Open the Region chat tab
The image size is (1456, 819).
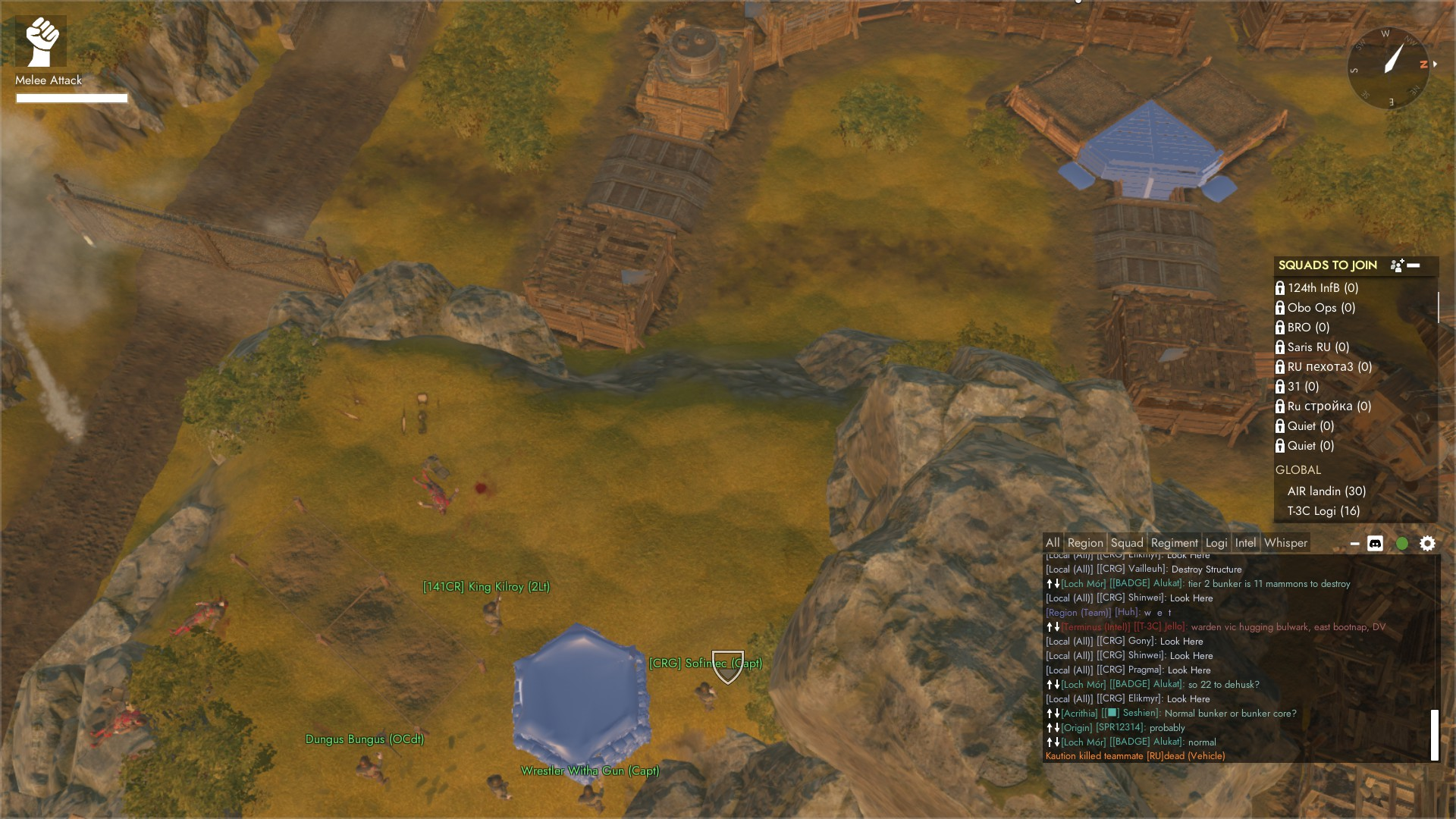[1085, 543]
